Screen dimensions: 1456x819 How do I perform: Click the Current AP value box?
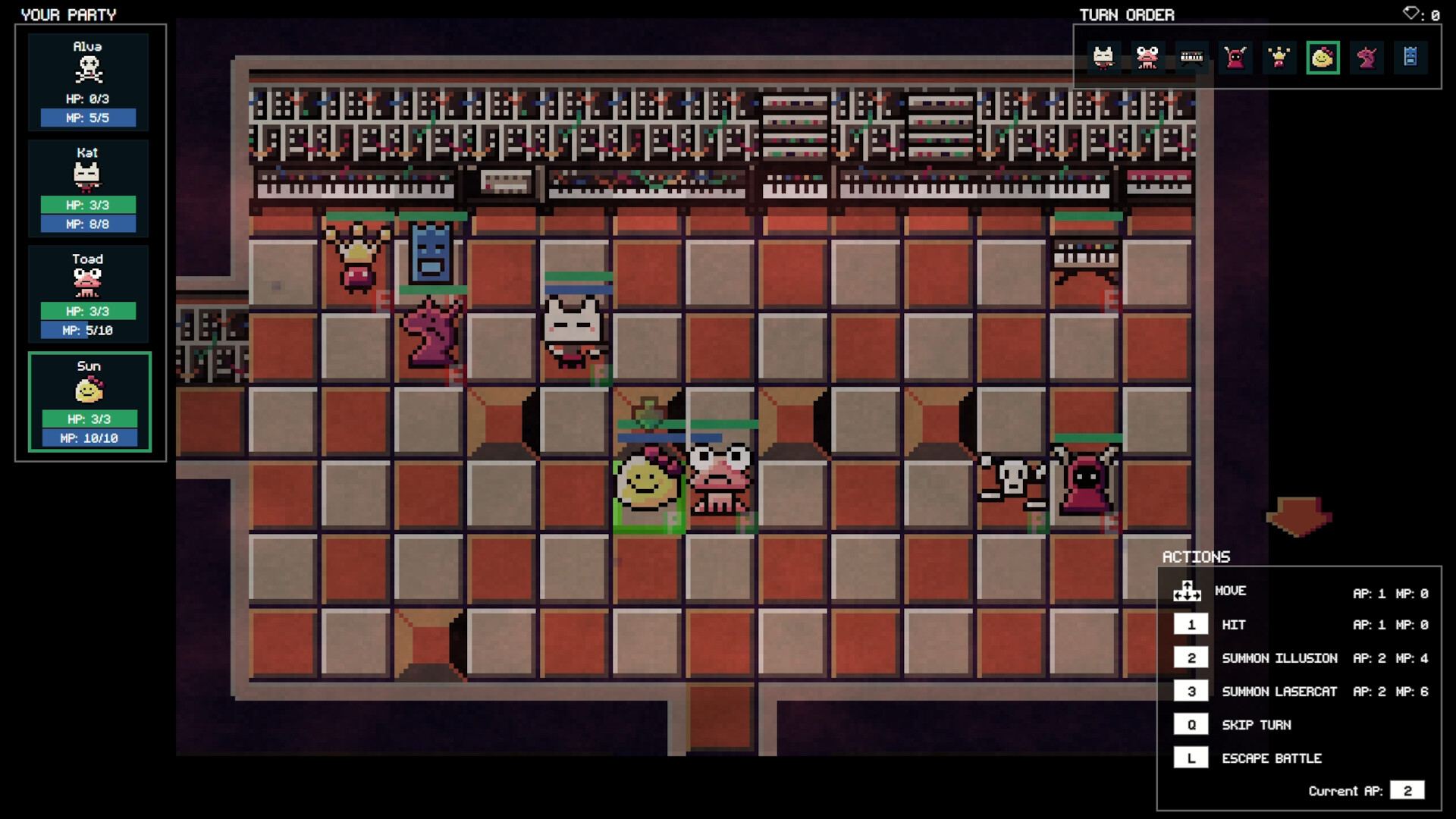point(1408,790)
